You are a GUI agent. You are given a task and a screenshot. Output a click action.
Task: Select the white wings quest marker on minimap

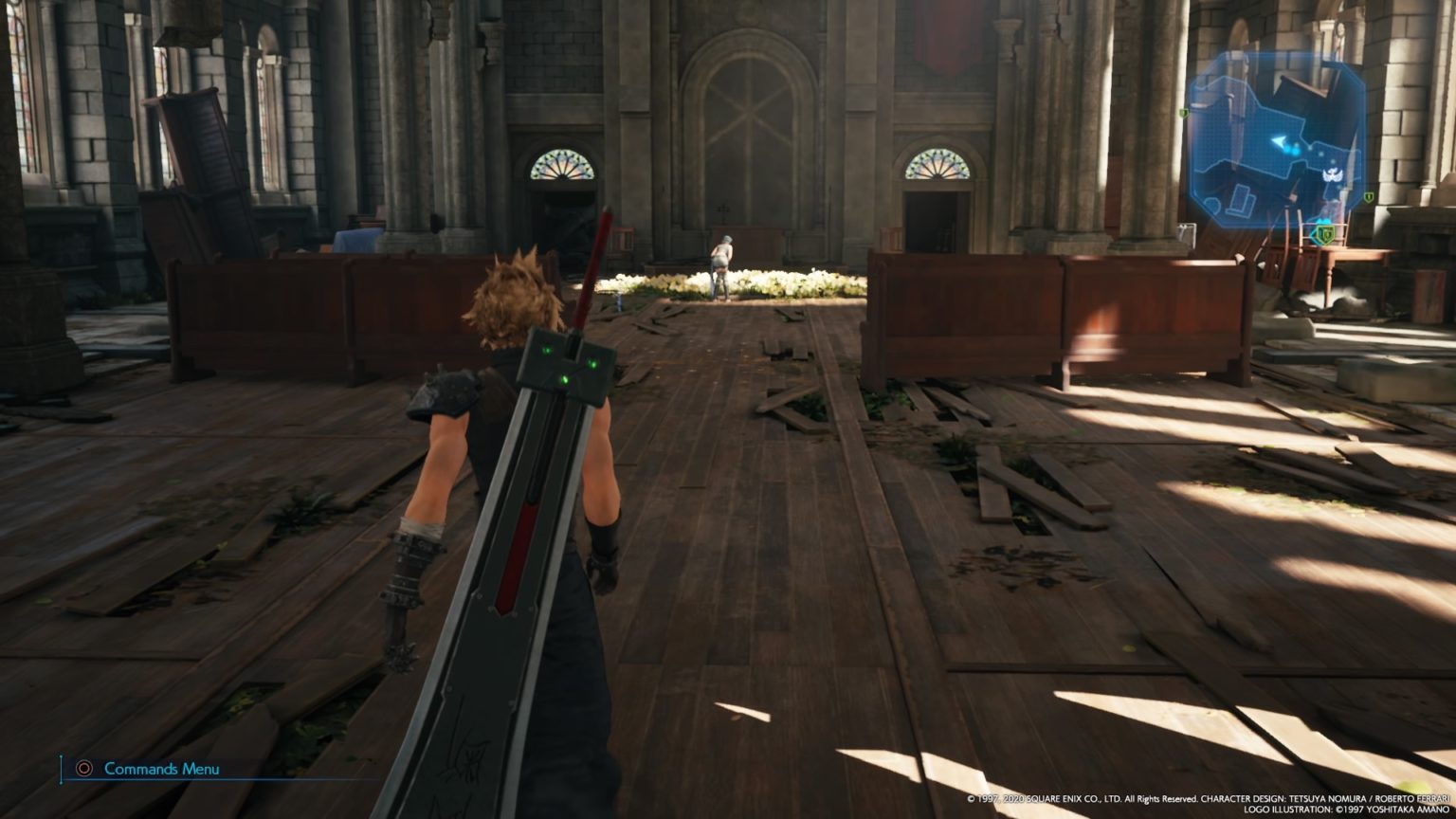click(1333, 174)
